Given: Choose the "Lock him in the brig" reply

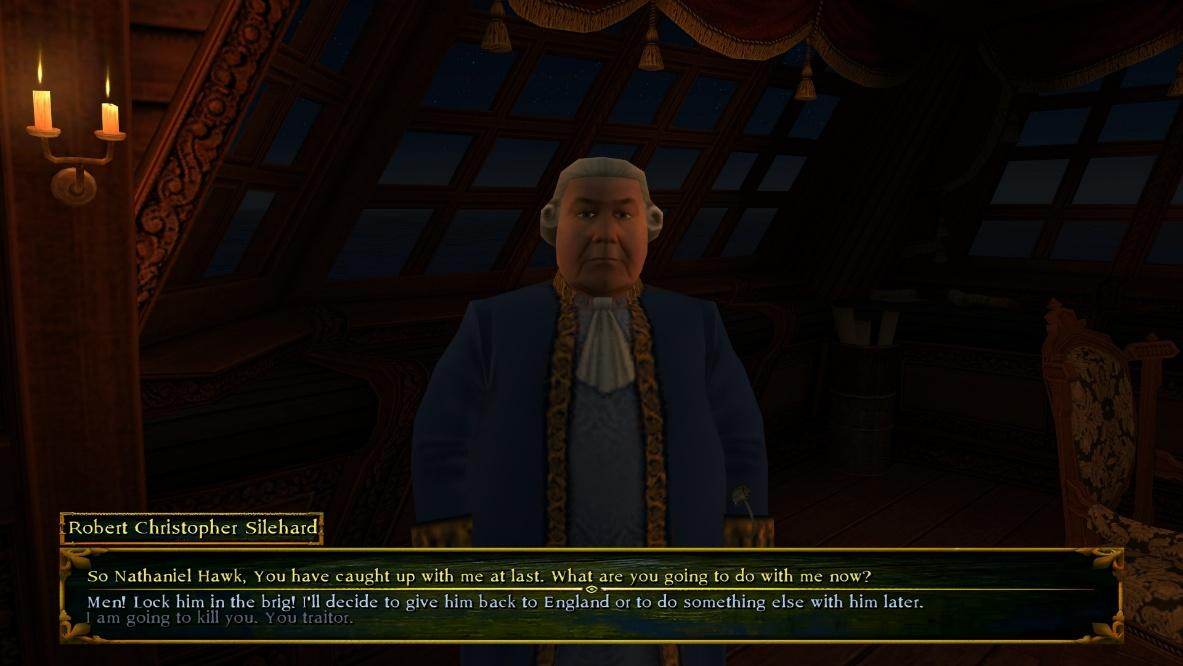Looking at the screenshot, I should 505,602.
